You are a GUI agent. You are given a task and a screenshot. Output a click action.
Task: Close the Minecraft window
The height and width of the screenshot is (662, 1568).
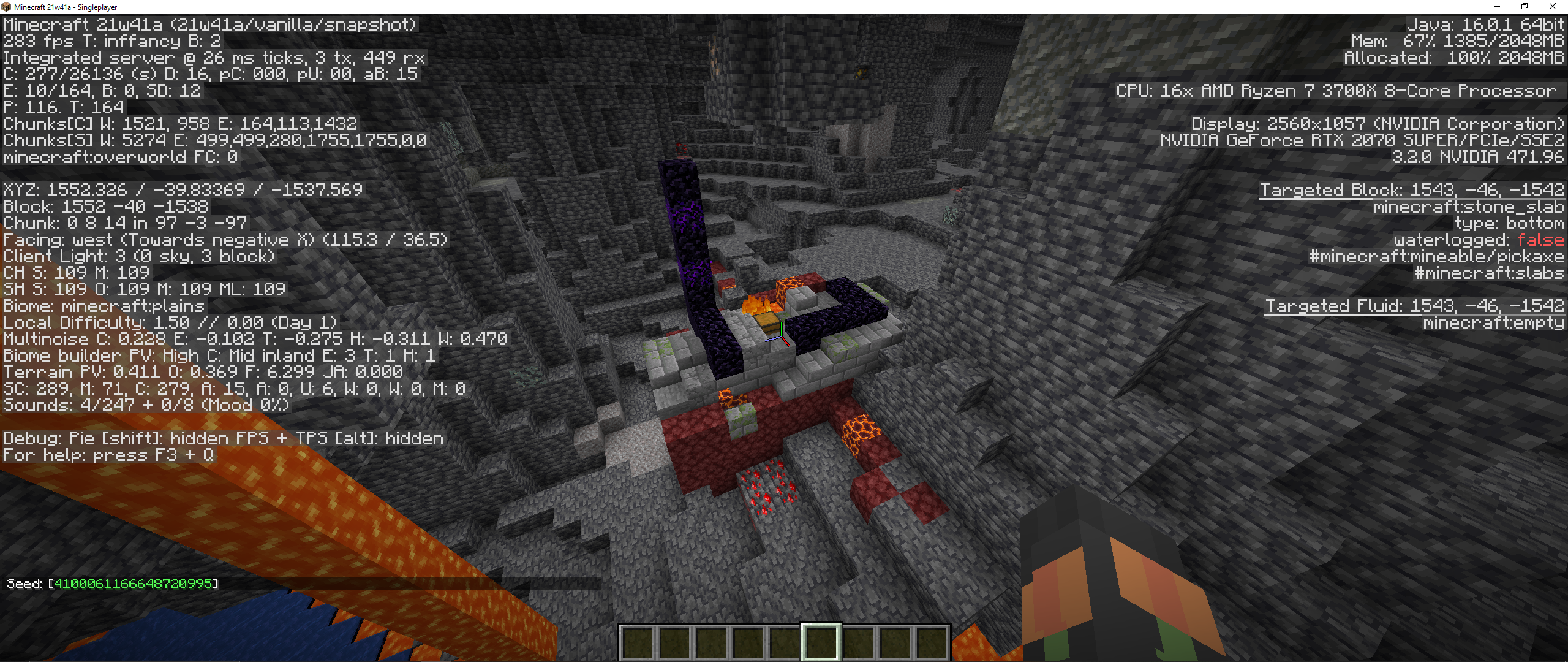click(x=1552, y=7)
